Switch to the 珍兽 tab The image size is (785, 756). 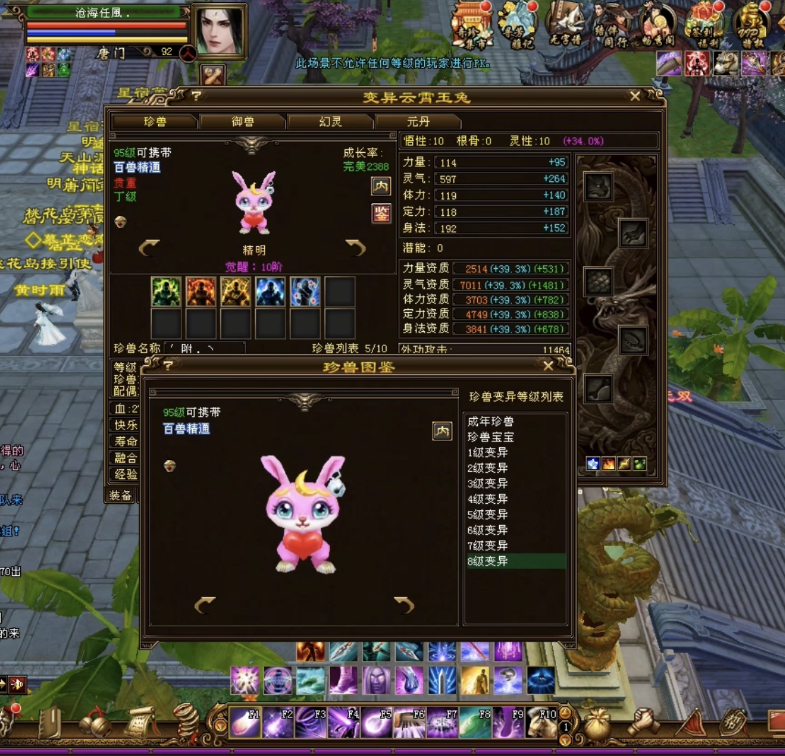pyautogui.click(x=153, y=121)
